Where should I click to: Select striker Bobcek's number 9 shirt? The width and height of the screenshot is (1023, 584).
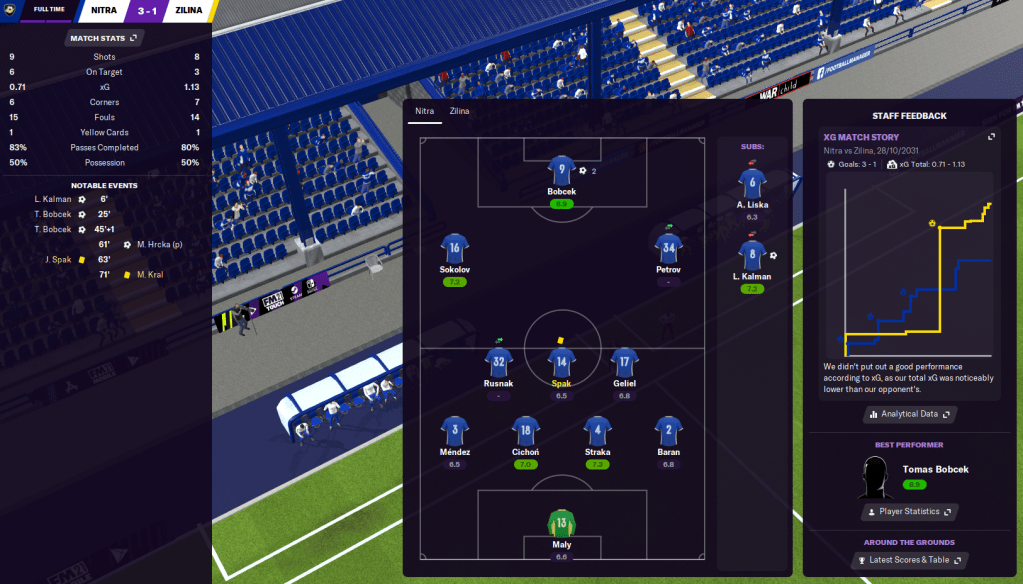(x=561, y=170)
